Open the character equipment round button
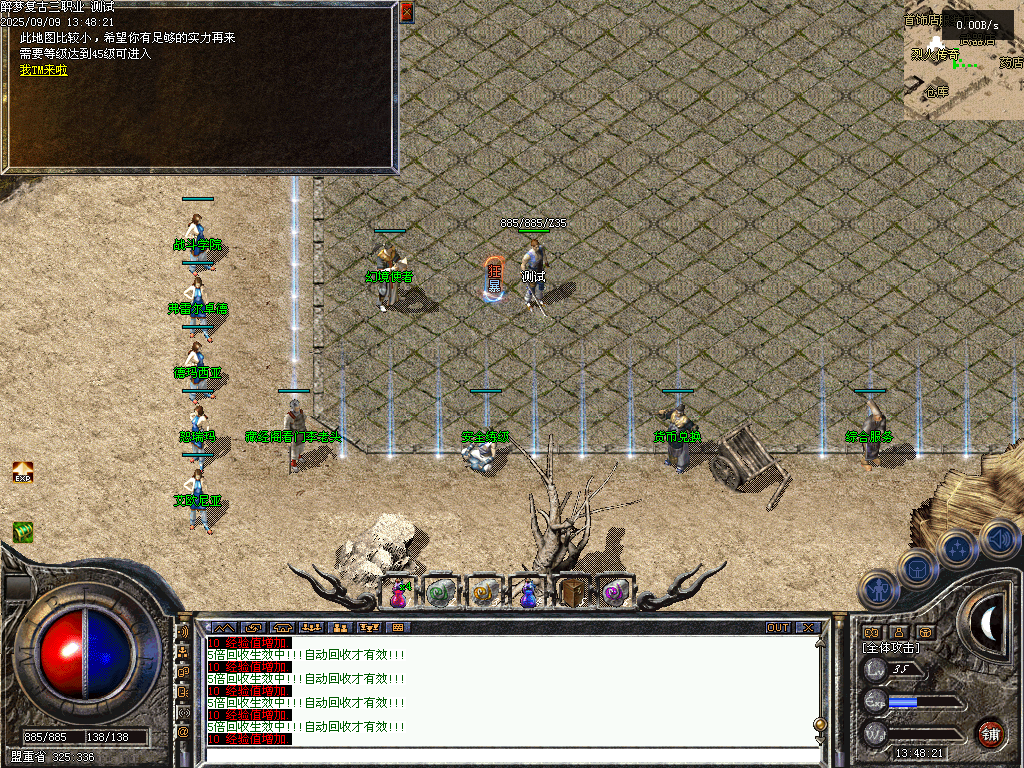1024x768 pixels. (879, 591)
